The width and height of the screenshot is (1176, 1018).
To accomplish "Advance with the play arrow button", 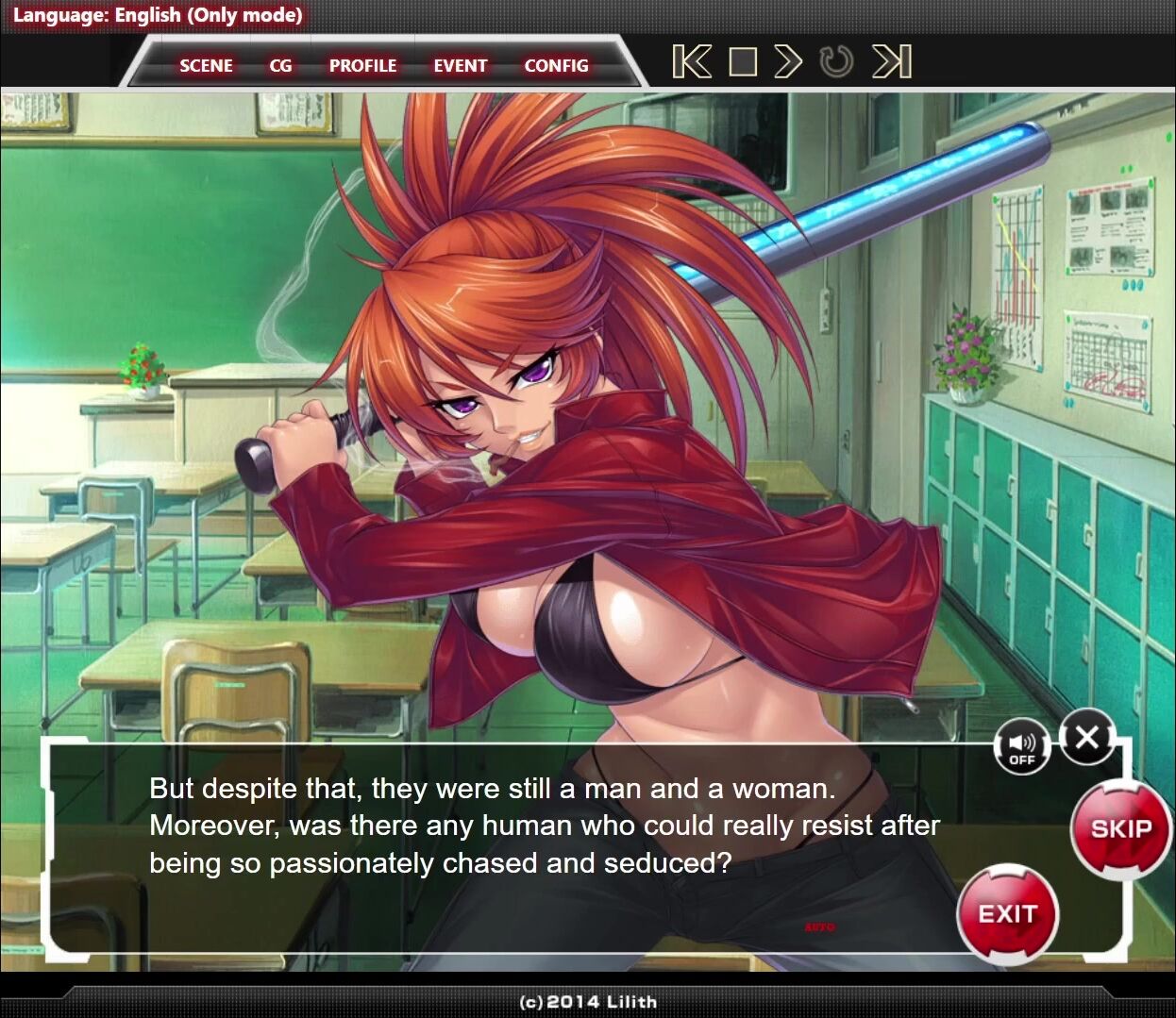I will point(788,62).
